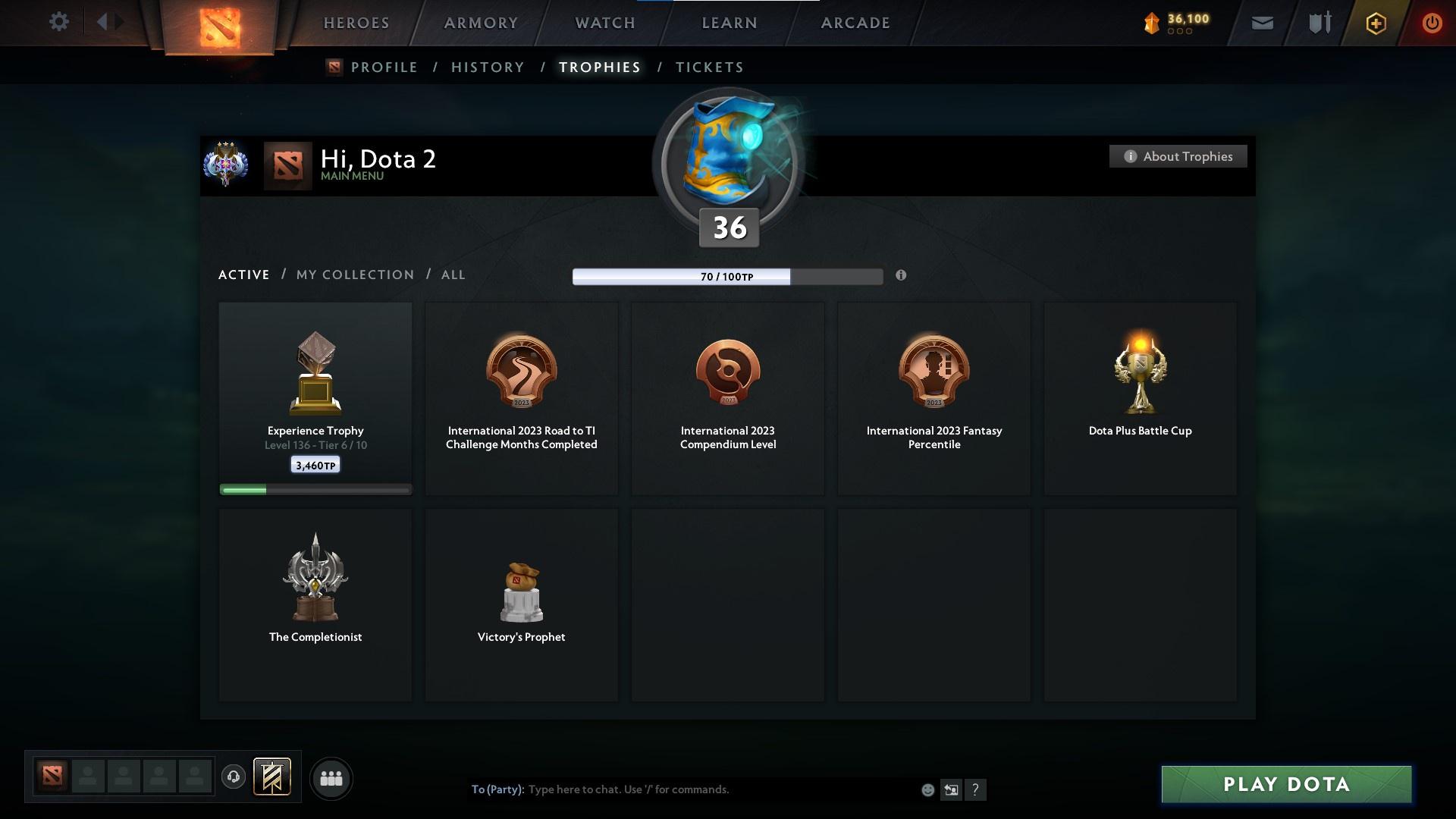Viewport: 1456px width, 819px height.
Task: Open the headset voice chat icon
Action: point(234,778)
